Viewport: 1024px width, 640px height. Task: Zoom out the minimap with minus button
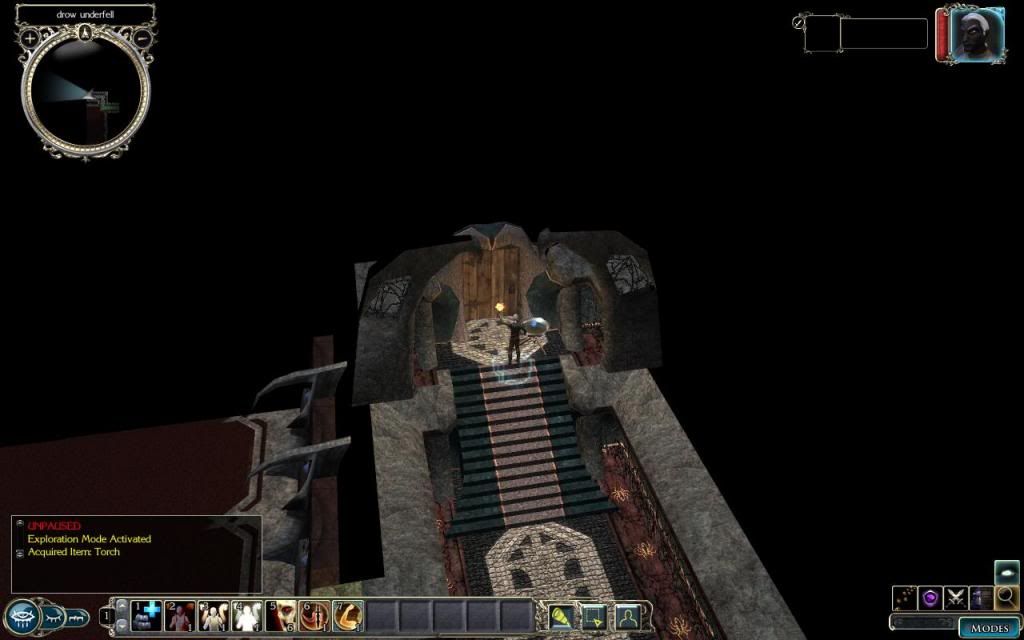[143, 38]
